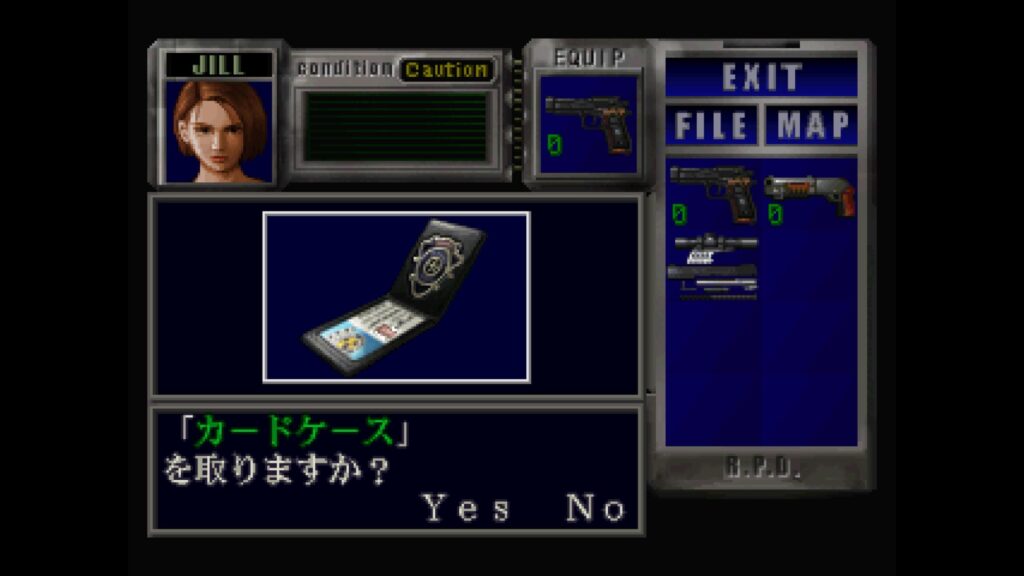Viewport: 1024px width, 576px height.
Task: Select the handgun in the inventory grid
Action: (712, 194)
